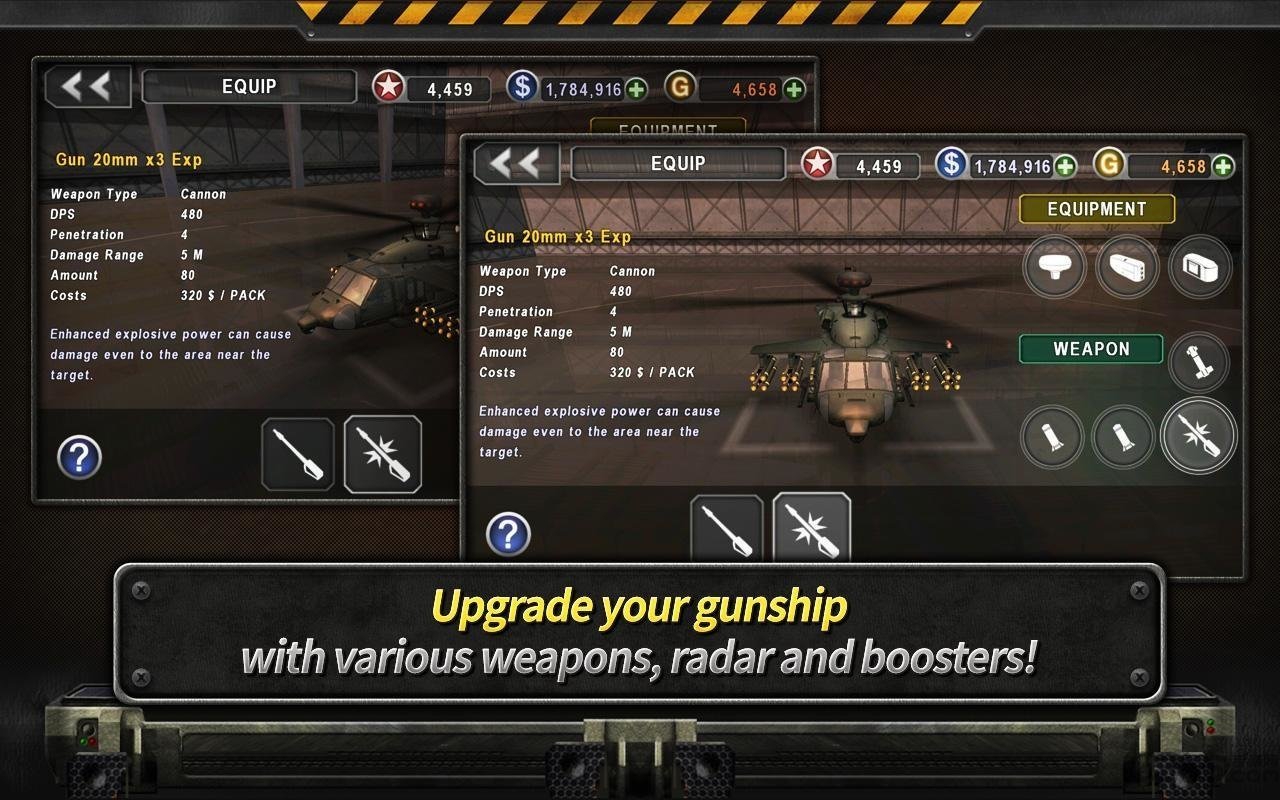Open the help question mark icon
This screenshot has height=800, width=1280.
point(510,534)
